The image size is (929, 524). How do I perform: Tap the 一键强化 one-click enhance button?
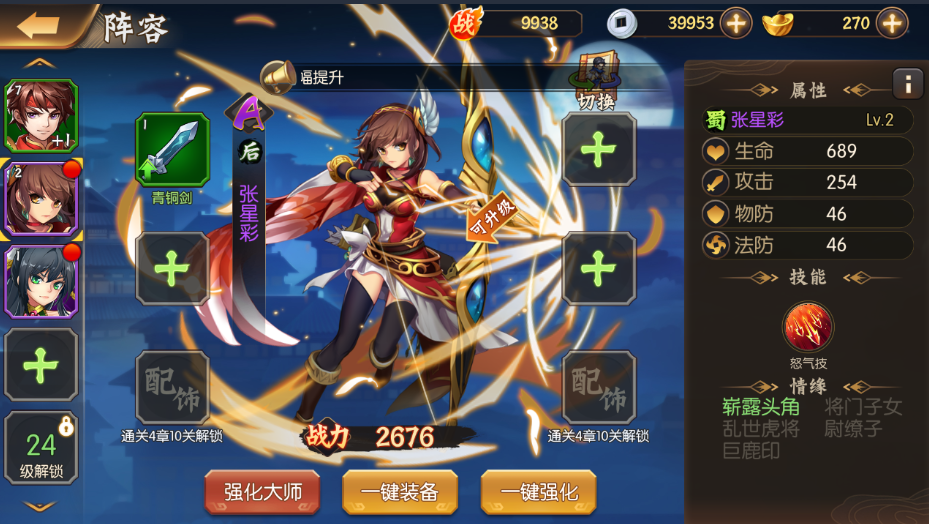point(538,492)
